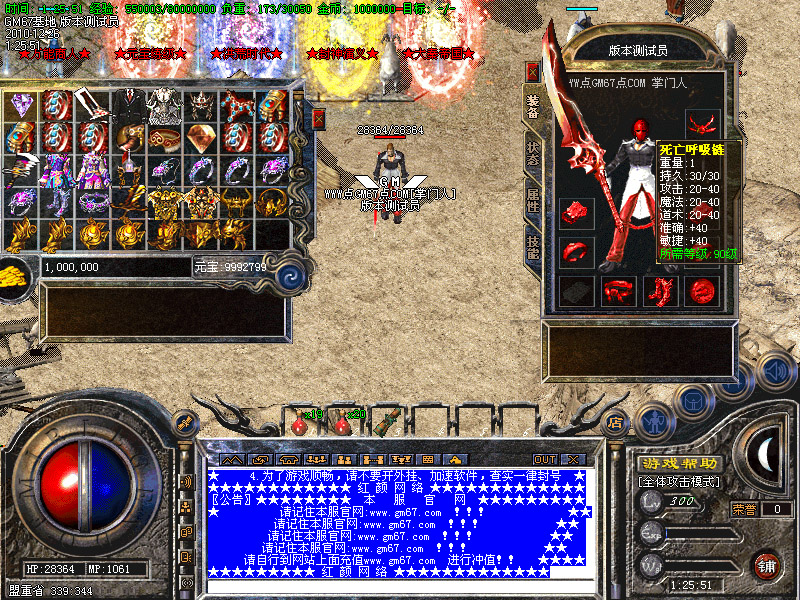Use the red potion in first belt slot
The height and width of the screenshot is (600, 800).
[x=299, y=424]
